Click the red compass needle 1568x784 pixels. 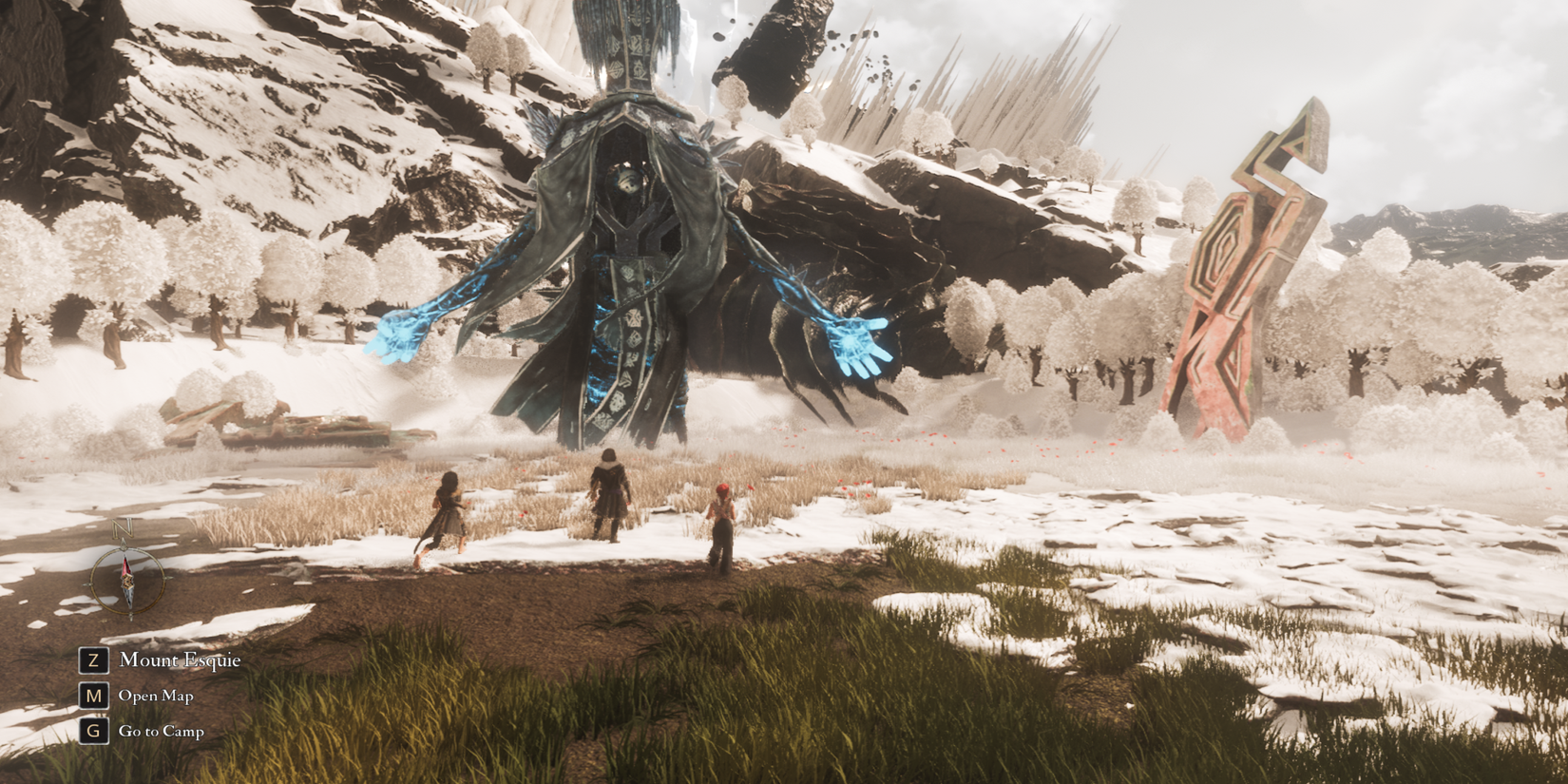(x=127, y=567)
